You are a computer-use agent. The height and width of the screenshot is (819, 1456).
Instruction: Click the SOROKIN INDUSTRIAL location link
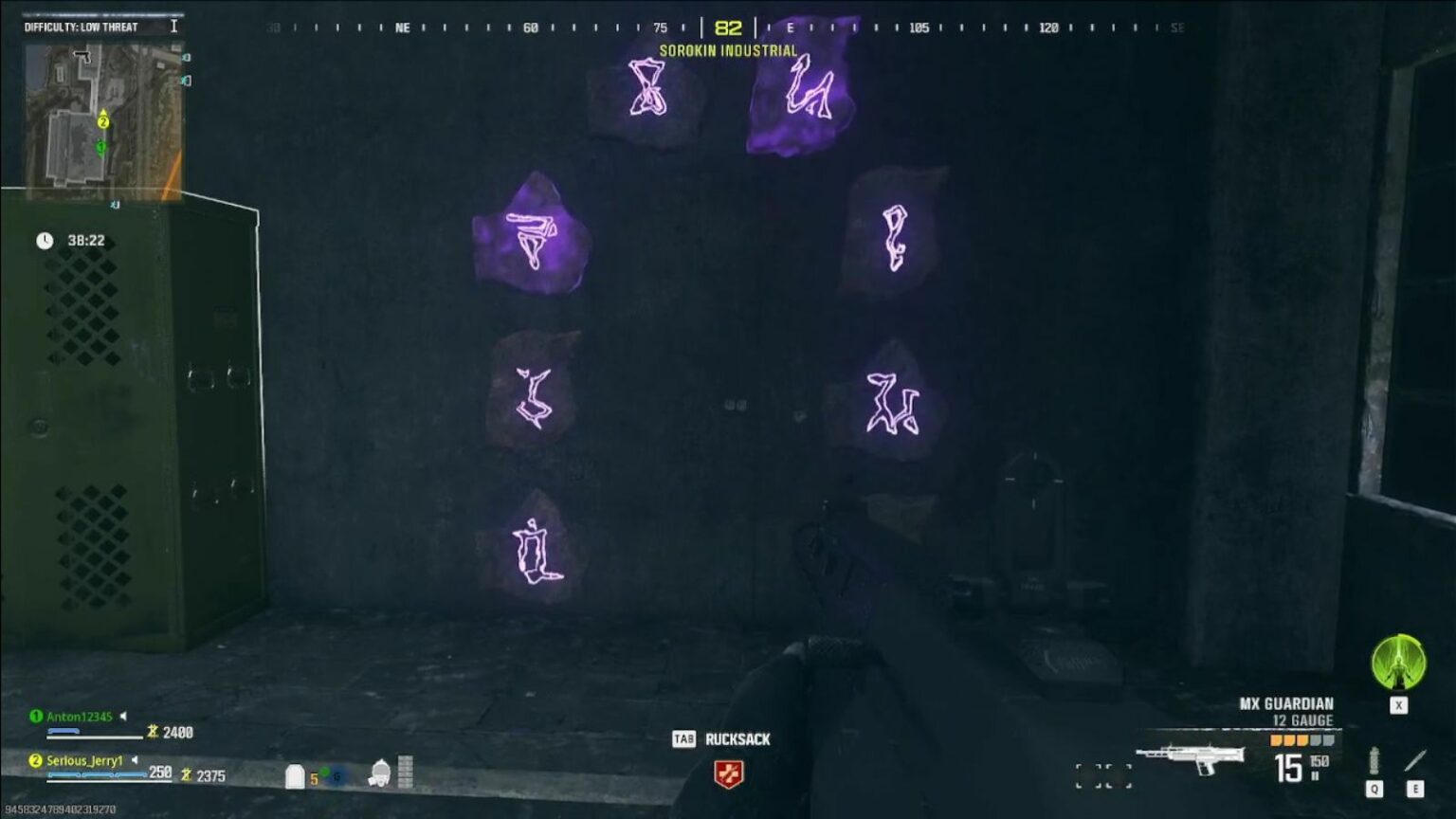pyautogui.click(x=727, y=51)
